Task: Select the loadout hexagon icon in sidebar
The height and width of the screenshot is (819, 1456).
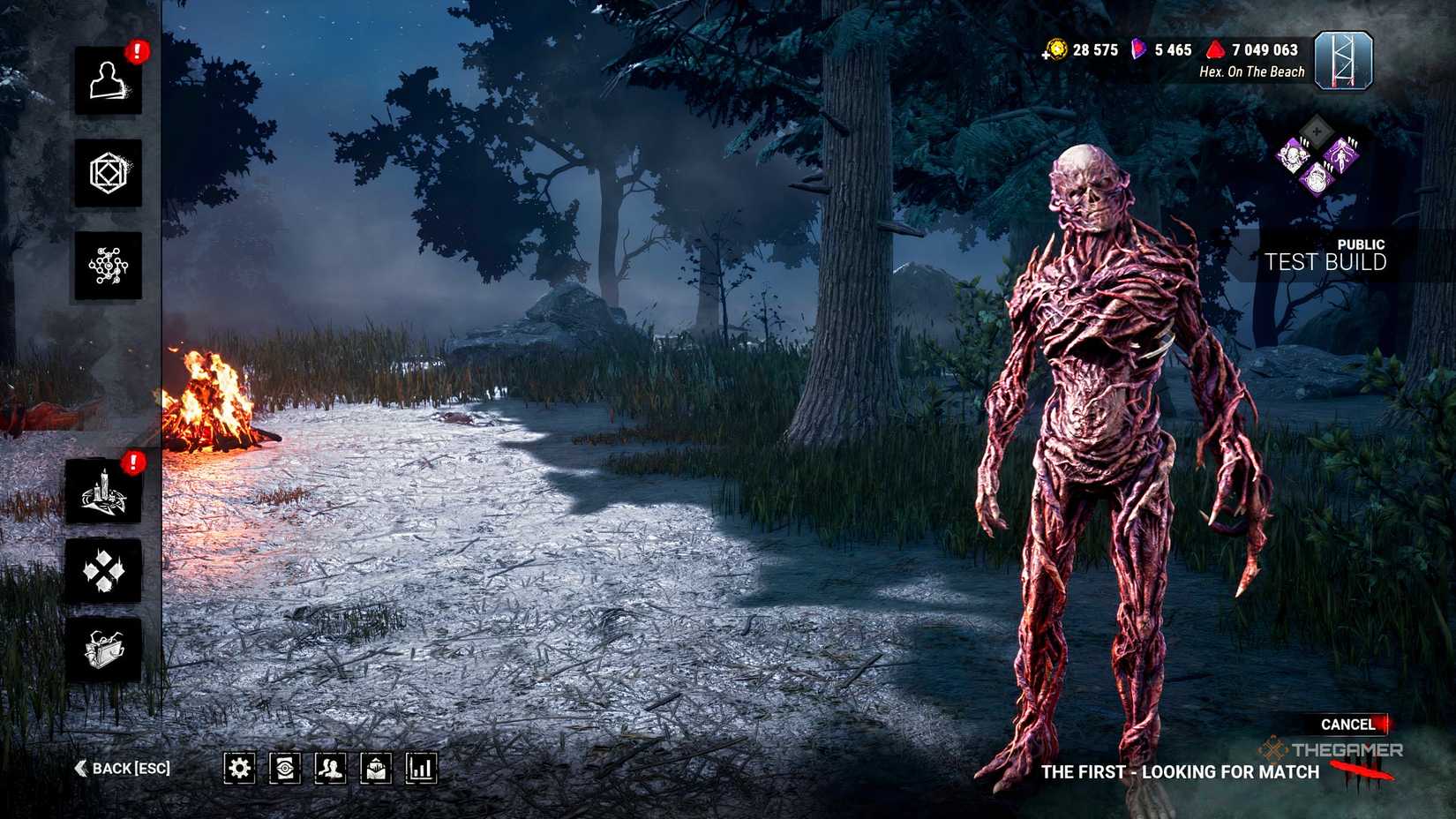Action: (x=109, y=174)
